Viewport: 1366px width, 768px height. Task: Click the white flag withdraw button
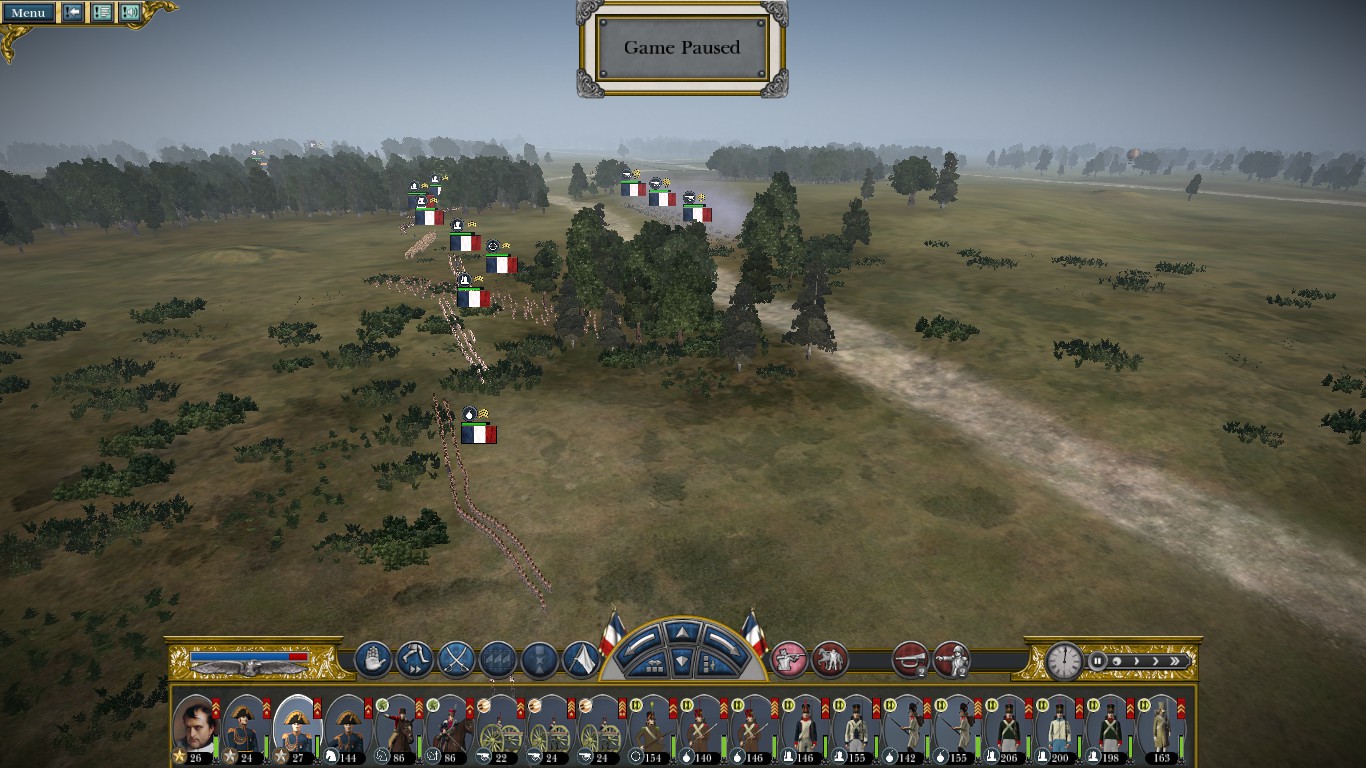tap(581, 660)
